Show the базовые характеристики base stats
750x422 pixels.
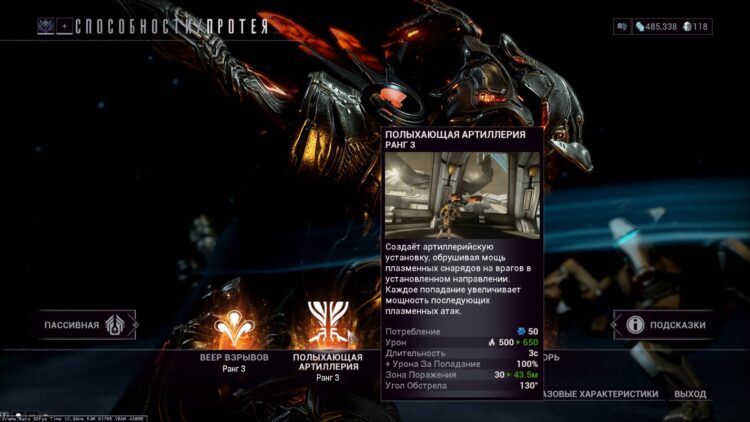[x=600, y=394]
